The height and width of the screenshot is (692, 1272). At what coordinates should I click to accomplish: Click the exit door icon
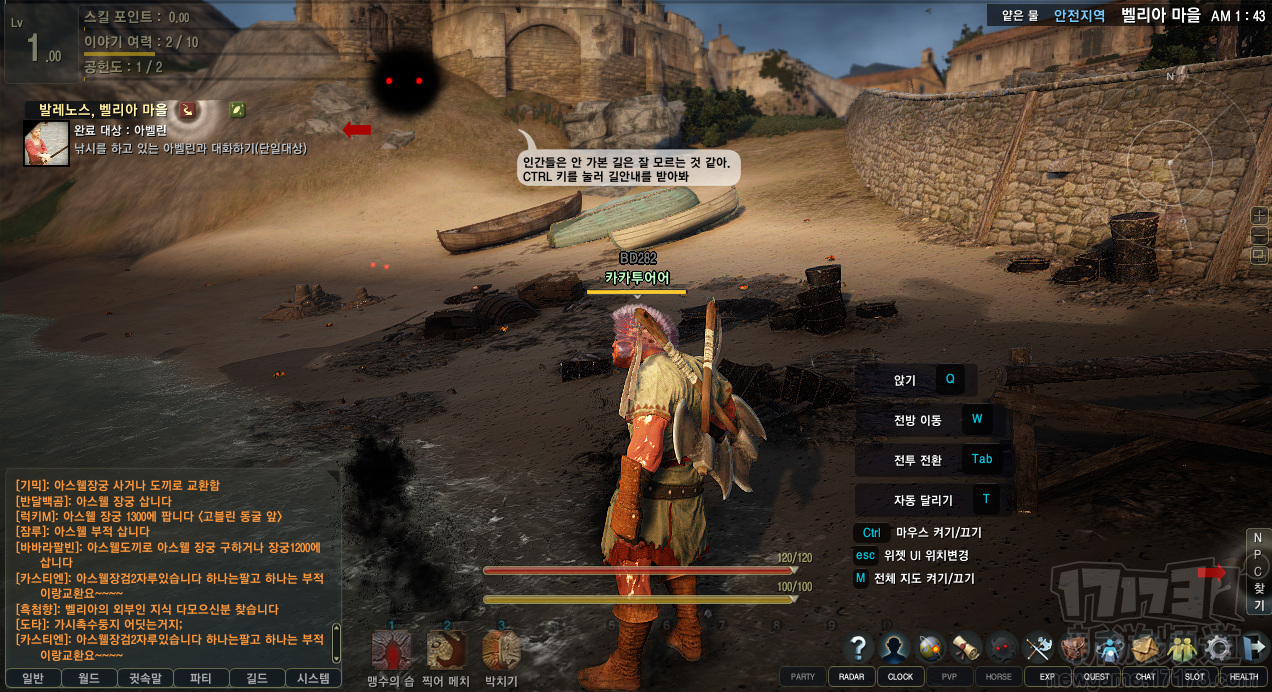point(1252,648)
